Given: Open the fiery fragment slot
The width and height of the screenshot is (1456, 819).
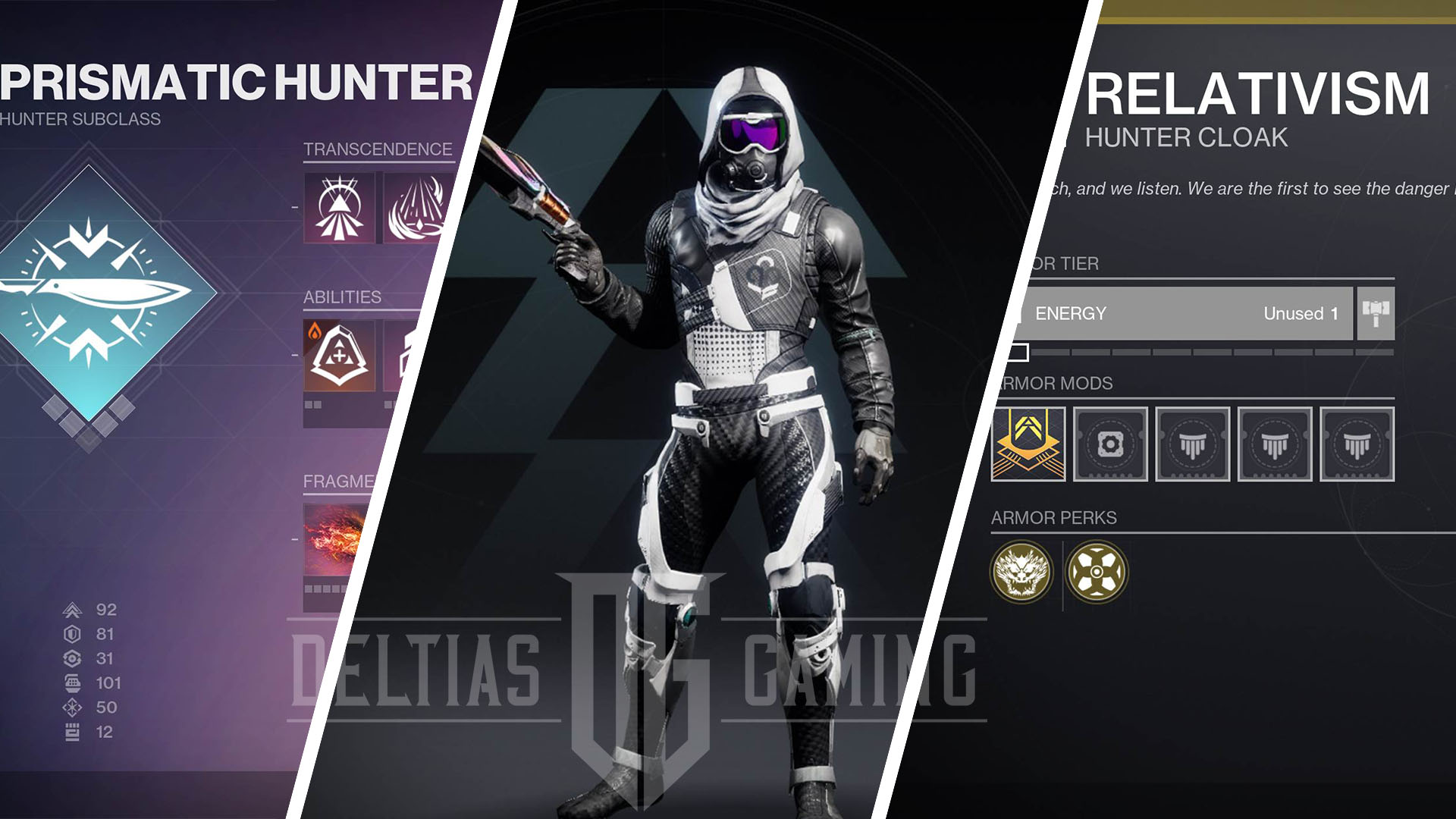Looking at the screenshot, I should 332,538.
